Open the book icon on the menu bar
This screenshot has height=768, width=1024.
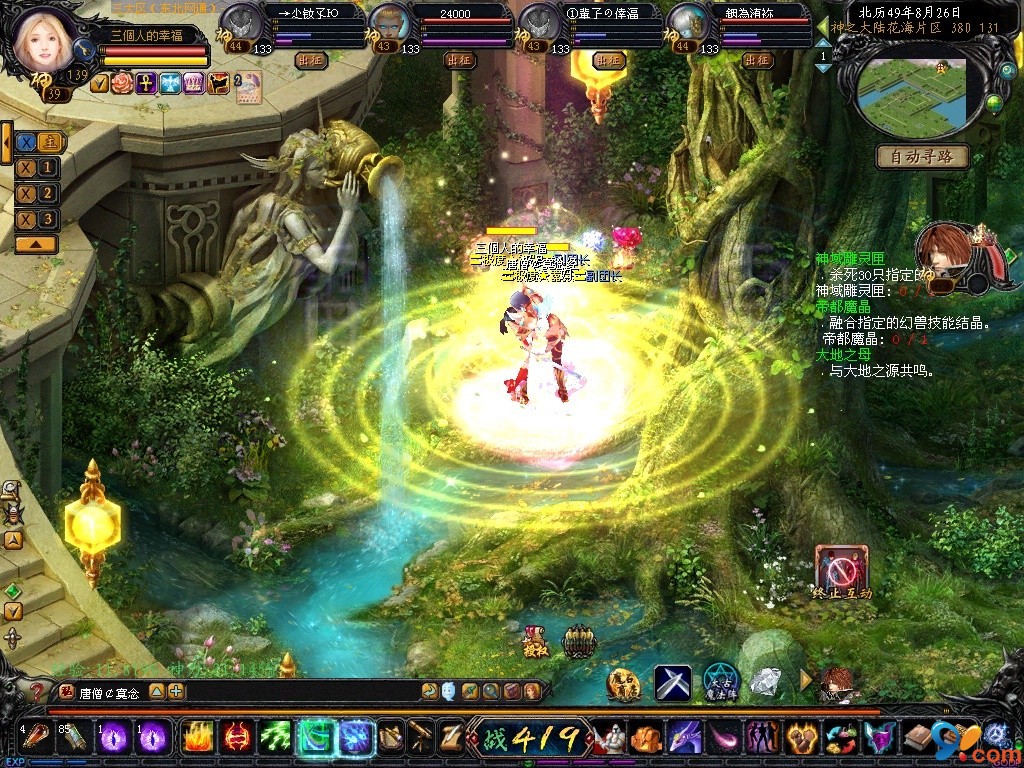tap(917, 738)
